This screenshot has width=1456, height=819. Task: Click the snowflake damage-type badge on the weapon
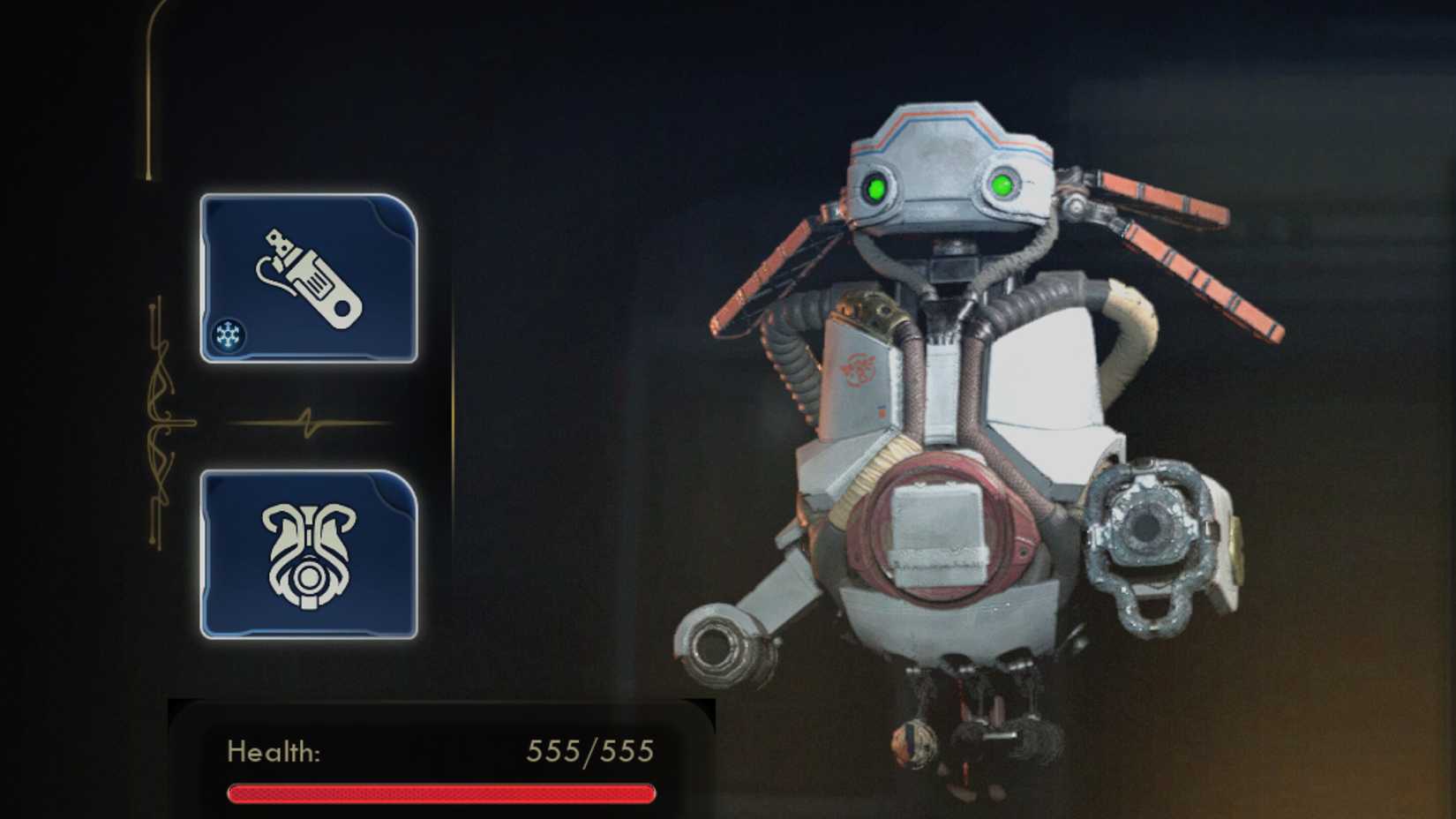point(229,336)
